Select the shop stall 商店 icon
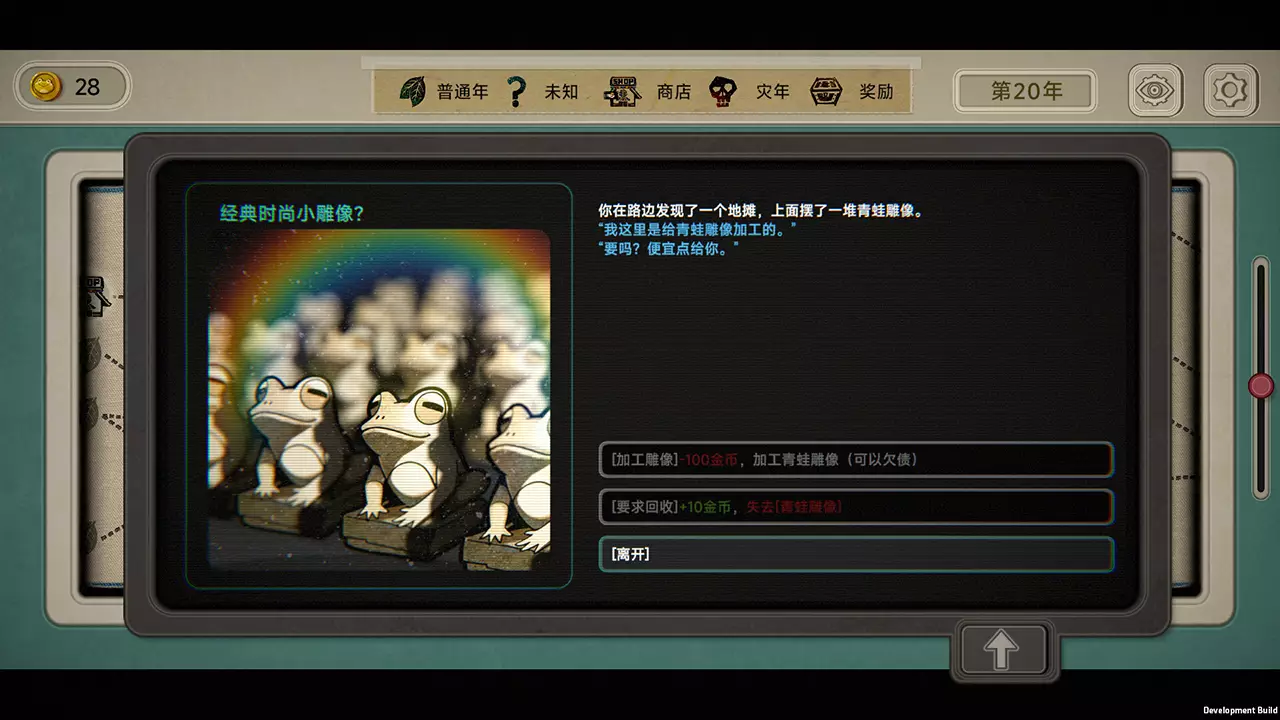This screenshot has width=1280, height=720. click(x=622, y=91)
